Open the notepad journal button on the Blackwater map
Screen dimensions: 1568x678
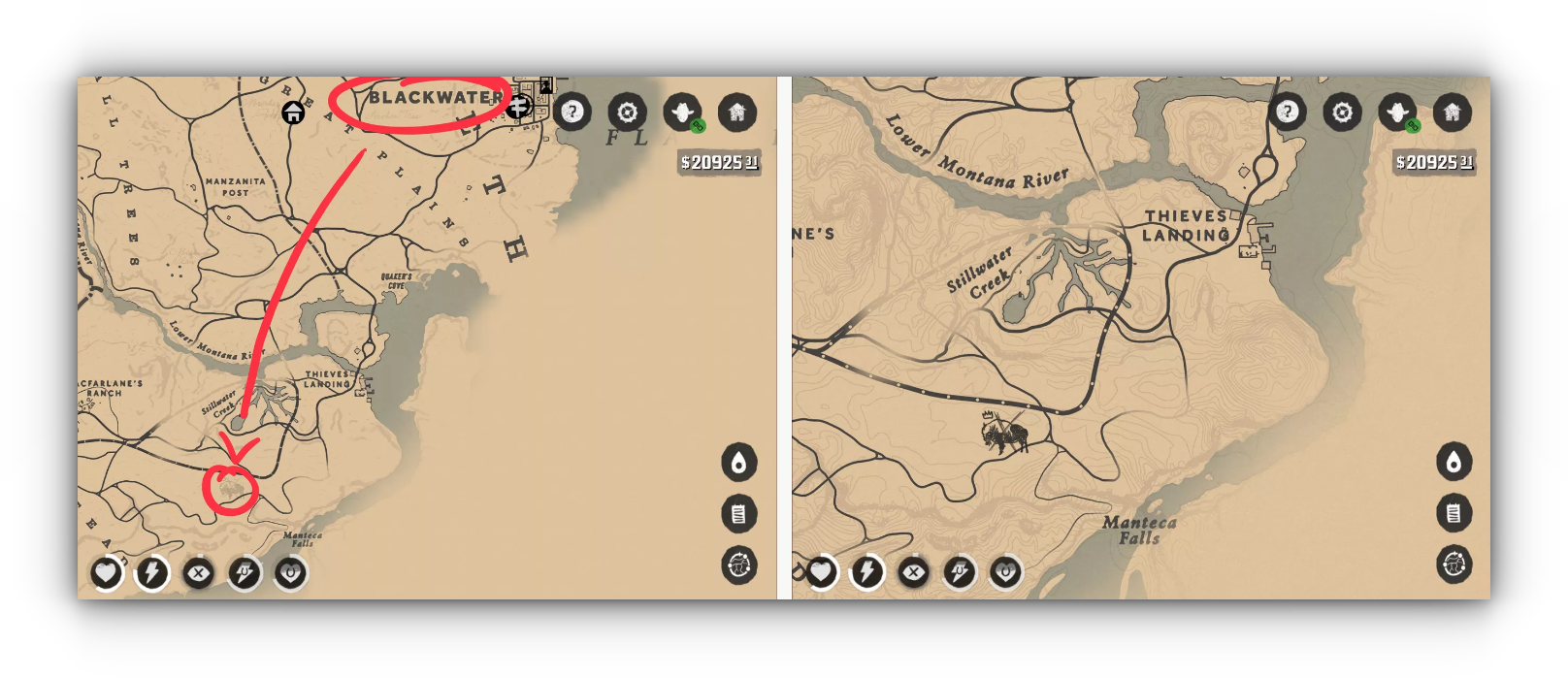pyautogui.click(x=739, y=514)
